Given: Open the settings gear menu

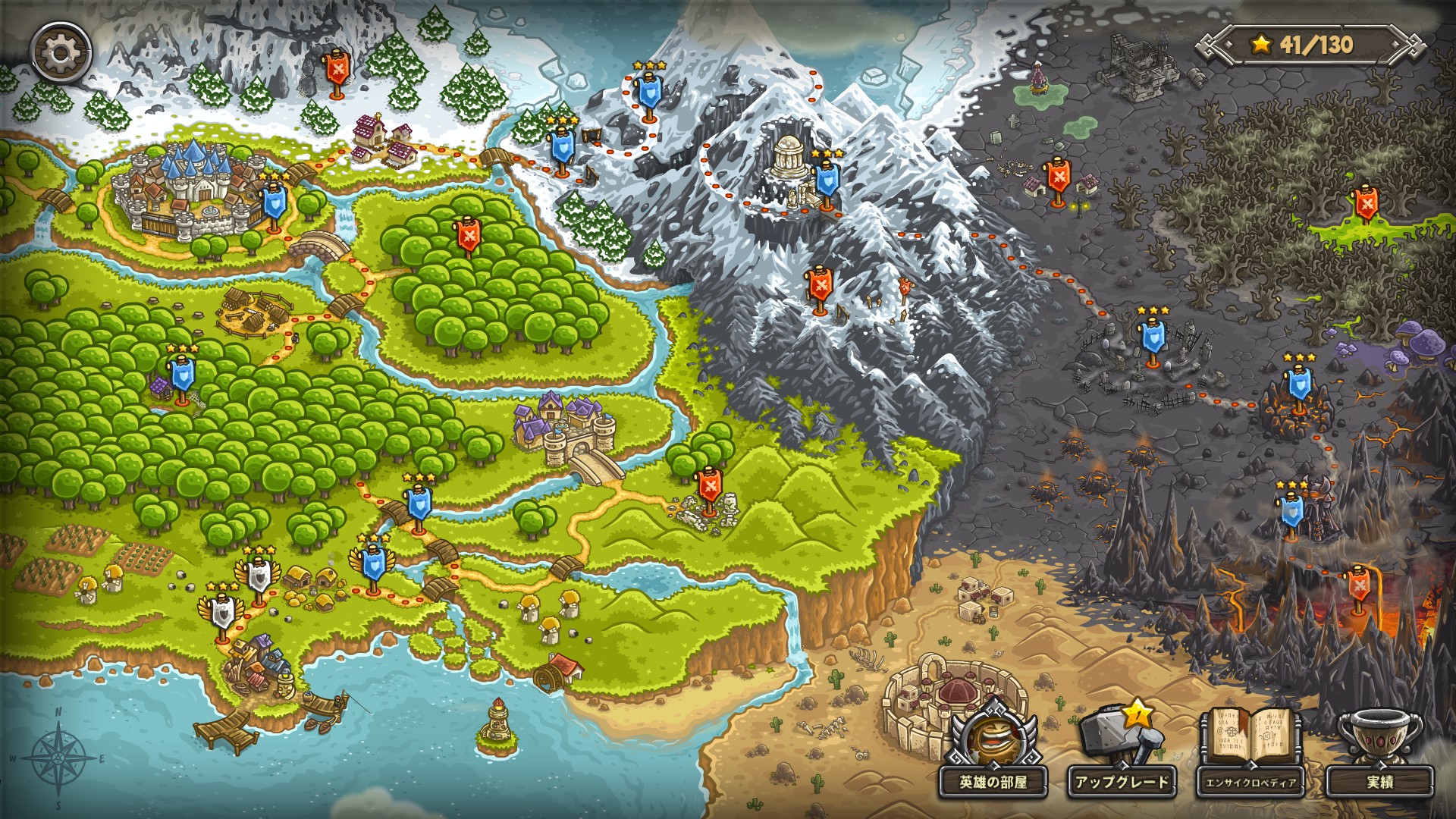Looking at the screenshot, I should [x=61, y=52].
